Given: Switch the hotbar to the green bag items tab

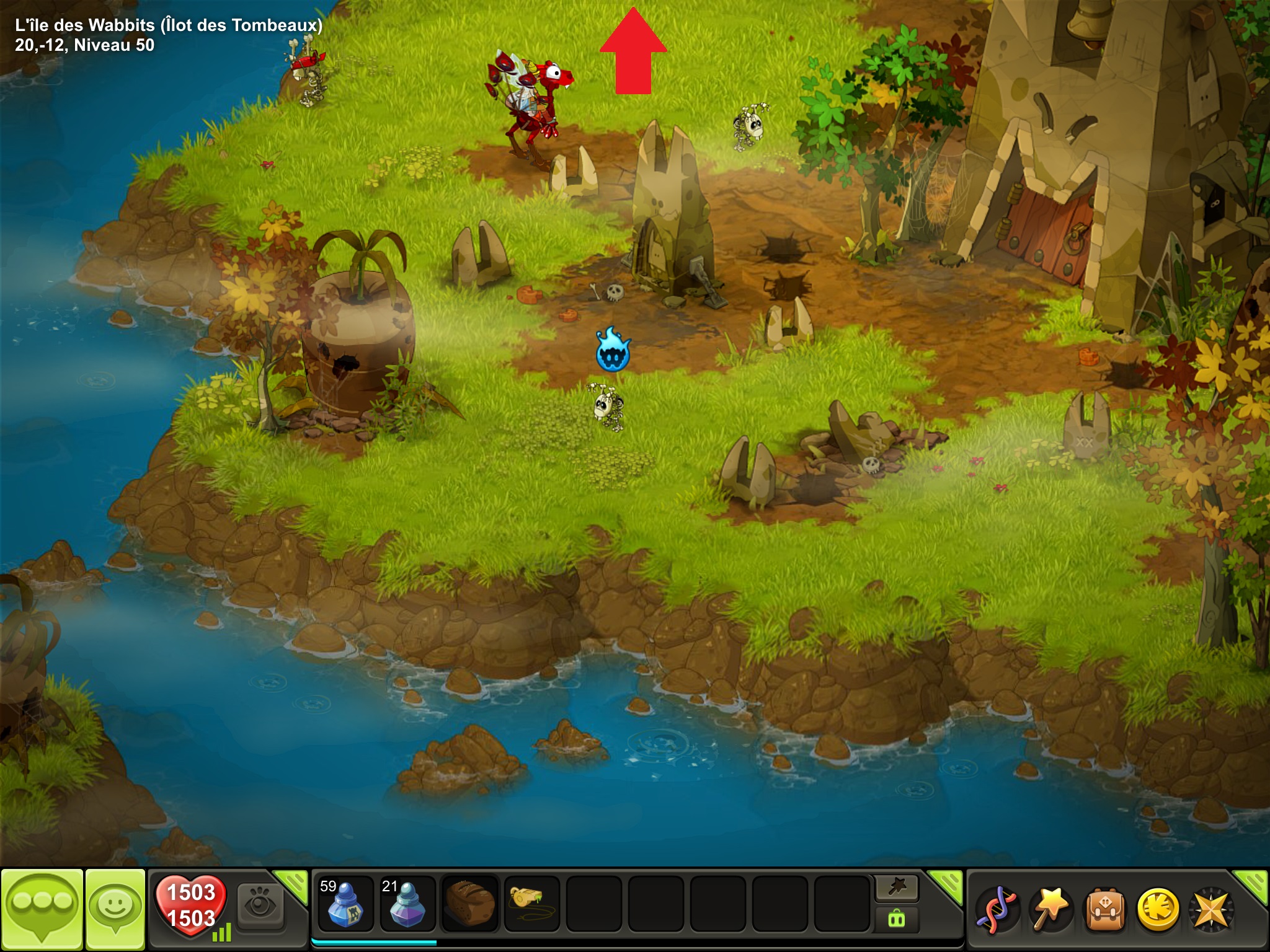Looking at the screenshot, I should [897, 919].
